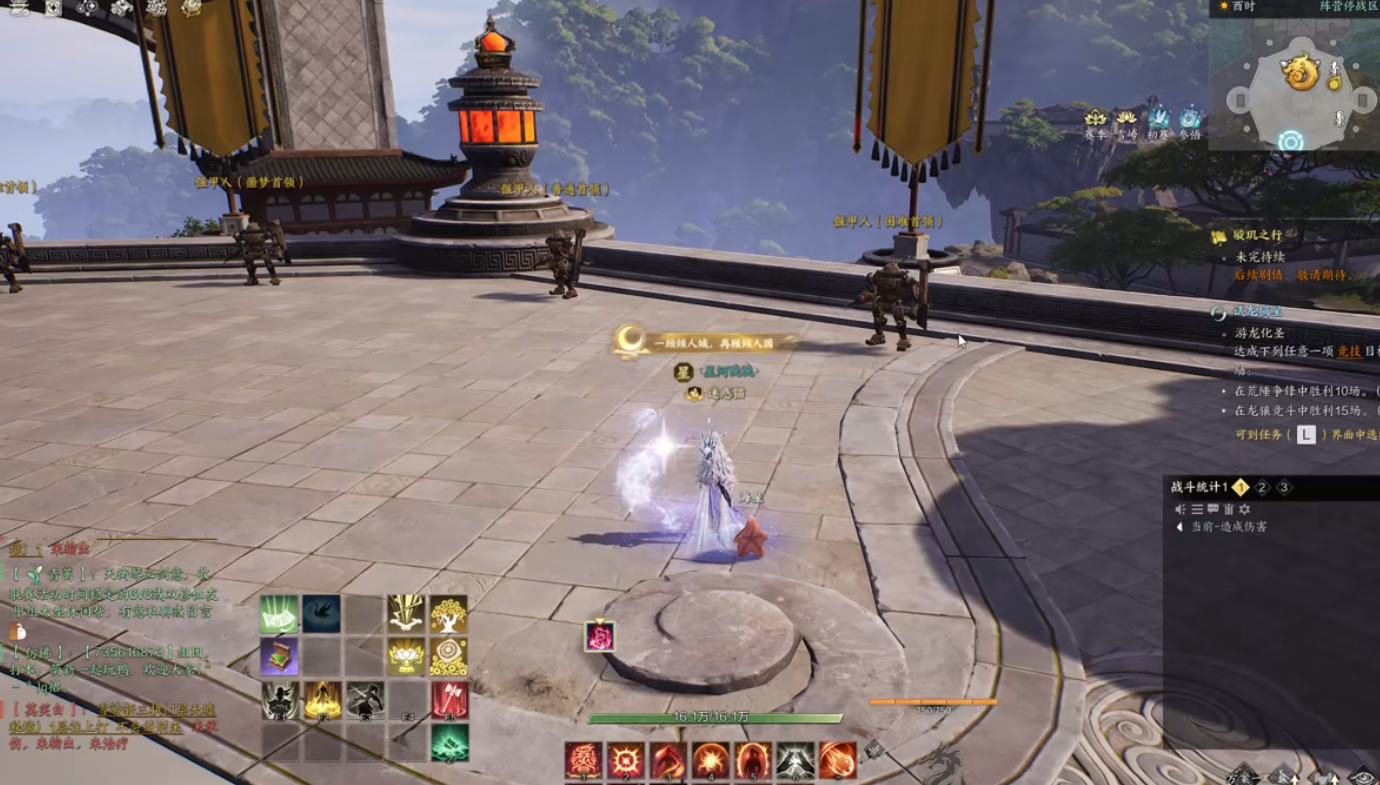Click the red buff icon above the player's bar
1380x785 pixels.
pos(599,636)
